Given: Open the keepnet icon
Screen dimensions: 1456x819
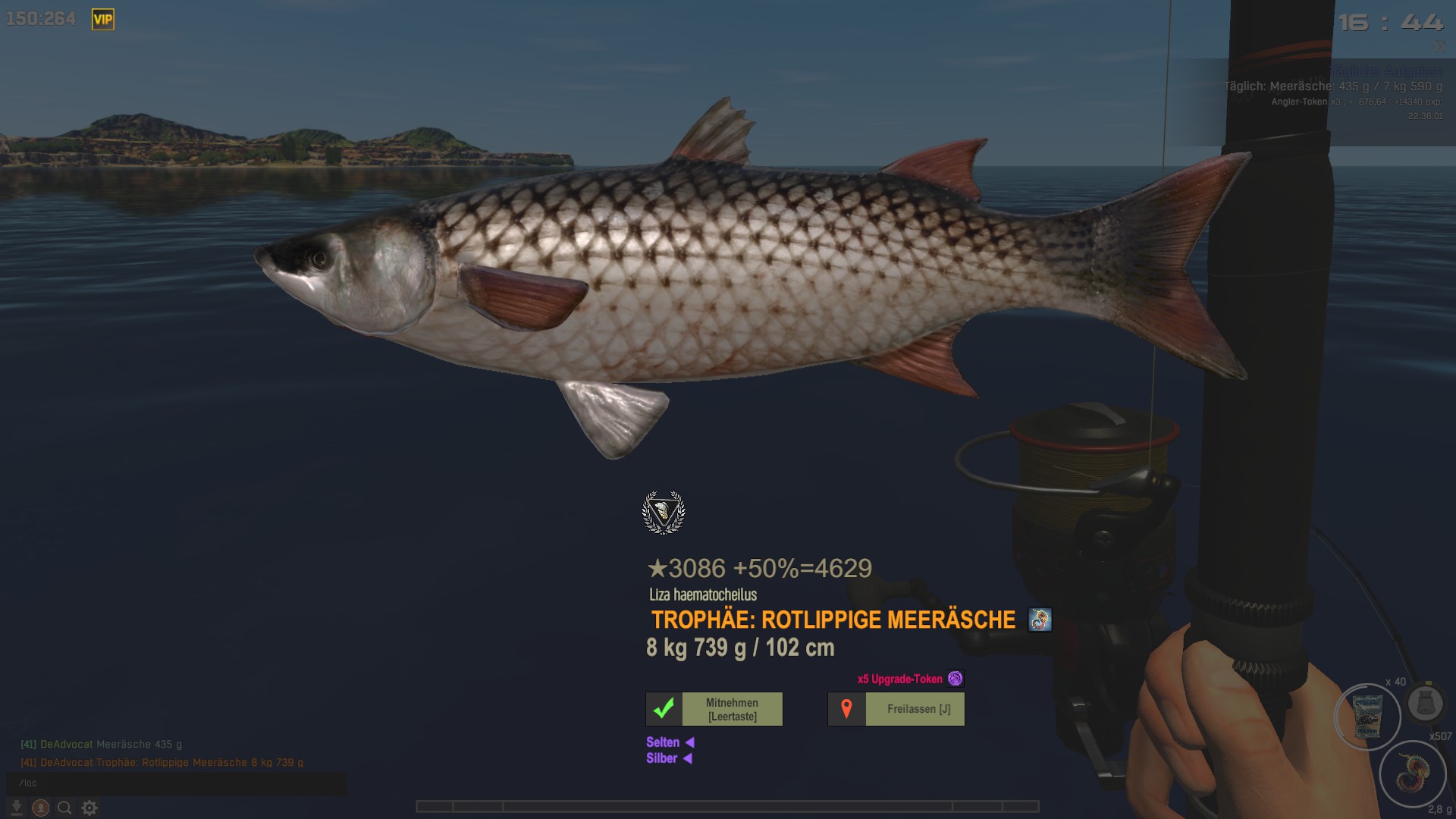Looking at the screenshot, I should click(x=1425, y=703).
